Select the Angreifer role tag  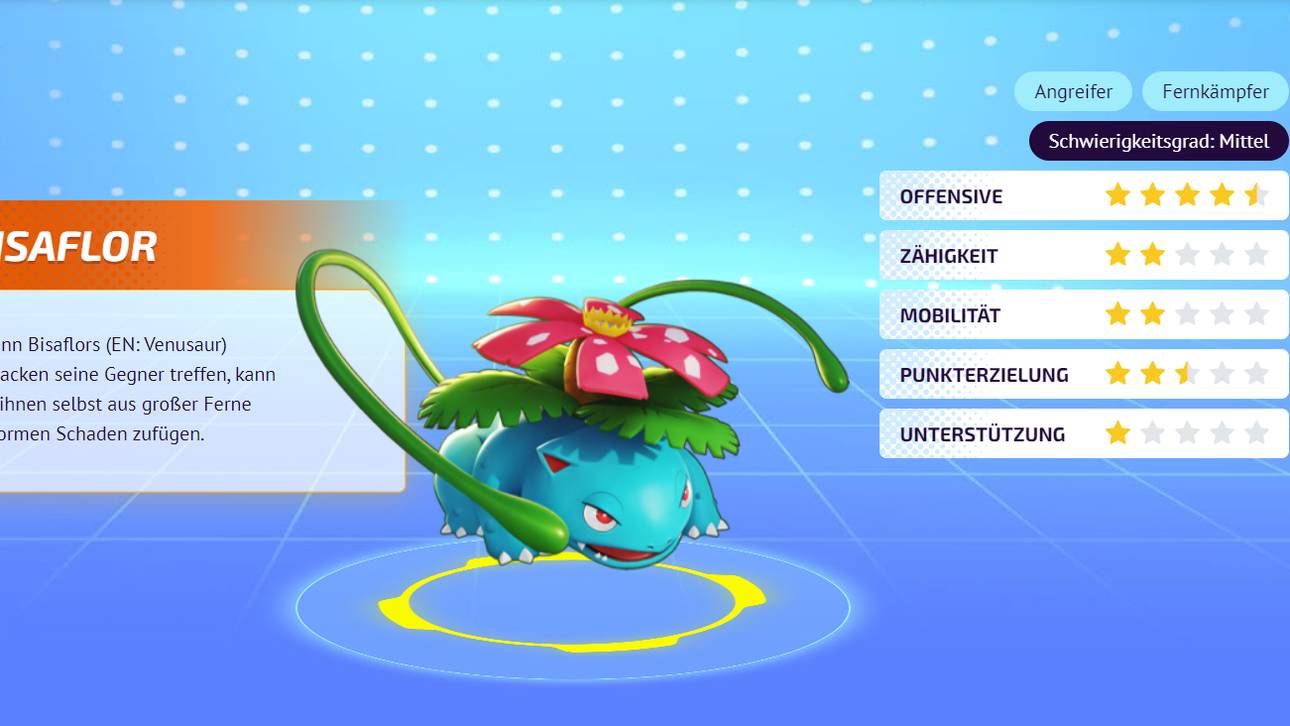(x=1073, y=91)
